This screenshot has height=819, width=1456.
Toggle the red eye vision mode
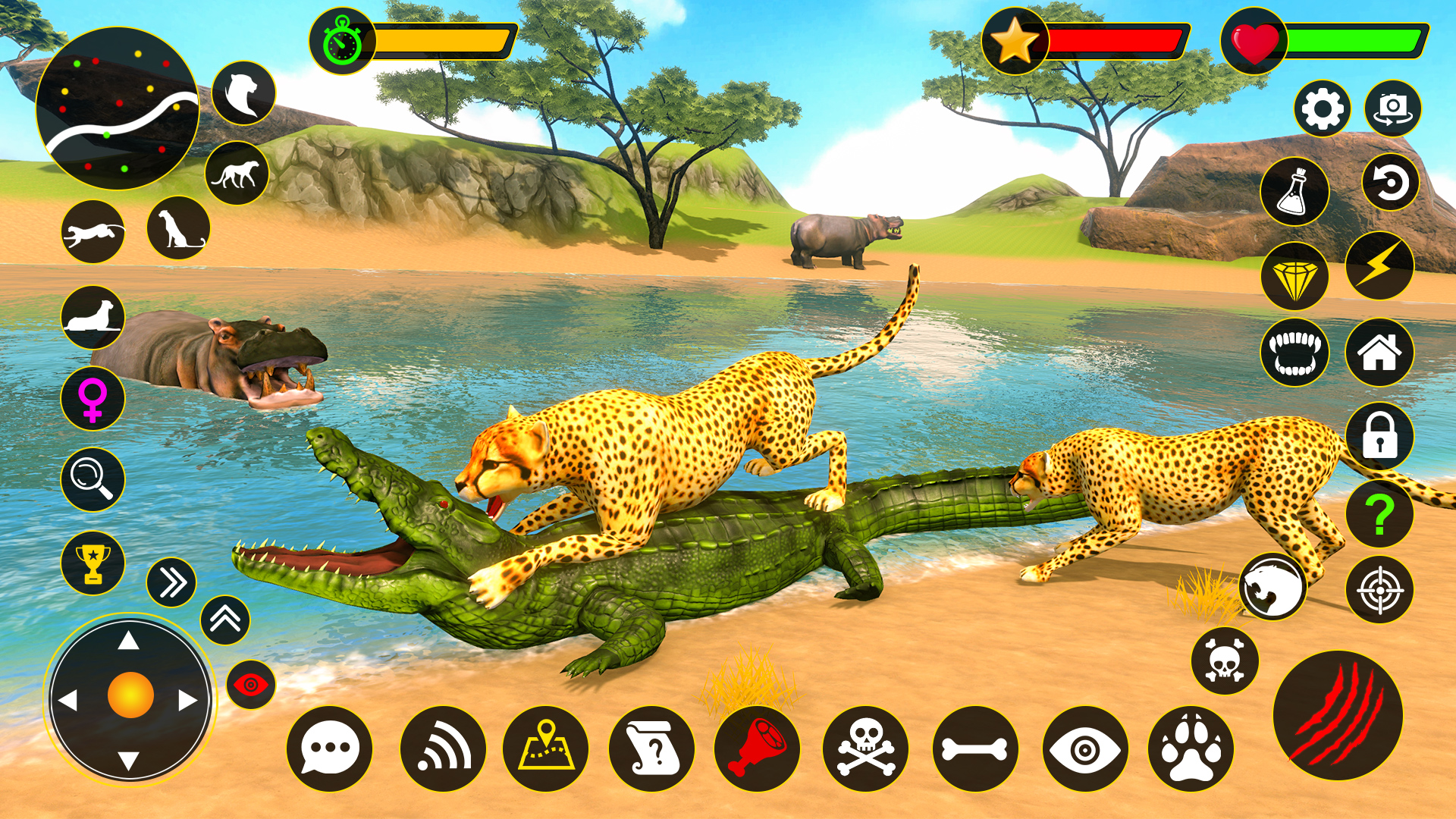click(250, 681)
